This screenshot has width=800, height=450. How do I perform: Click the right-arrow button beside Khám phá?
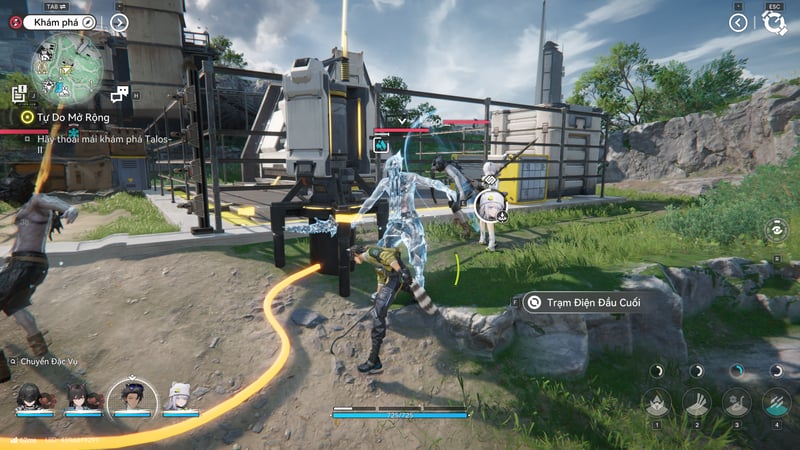pyautogui.click(x=119, y=22)
